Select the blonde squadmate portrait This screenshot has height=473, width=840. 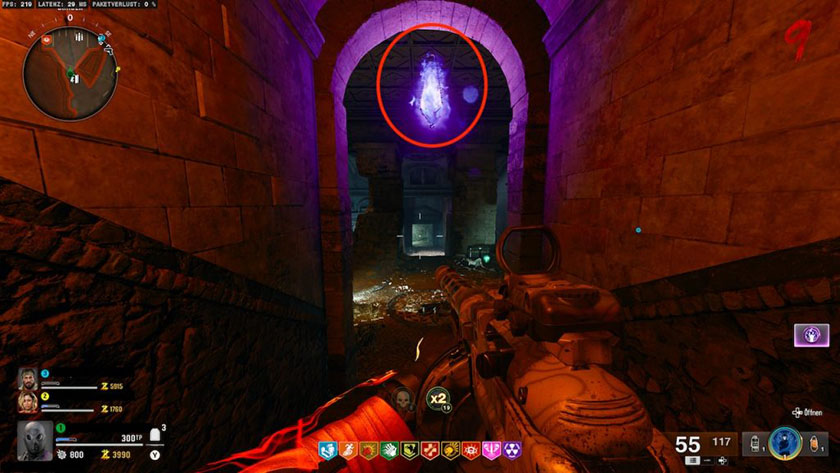click(x=28, y=402)
